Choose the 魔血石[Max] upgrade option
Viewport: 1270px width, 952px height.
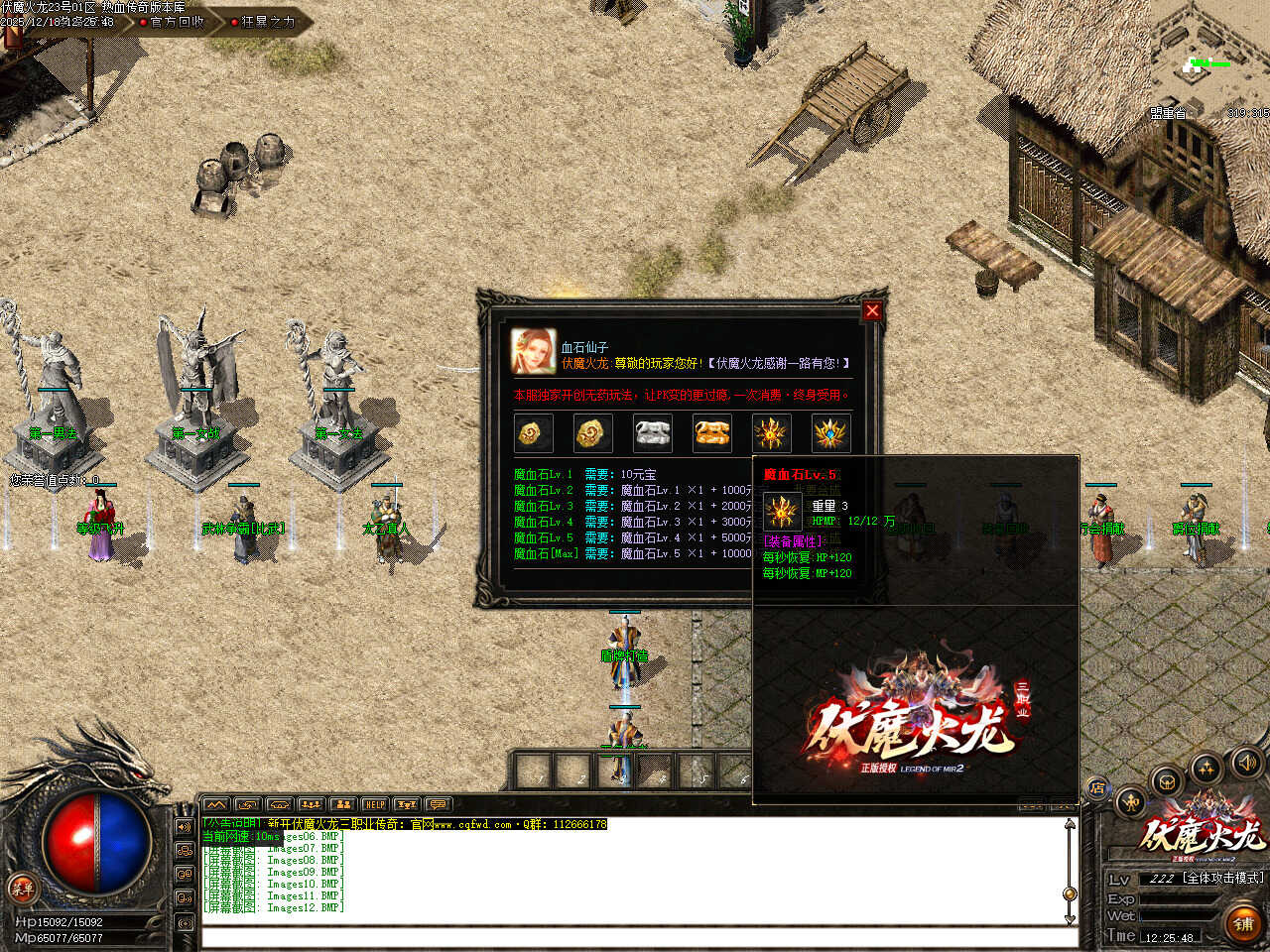(x=545, y=554)
